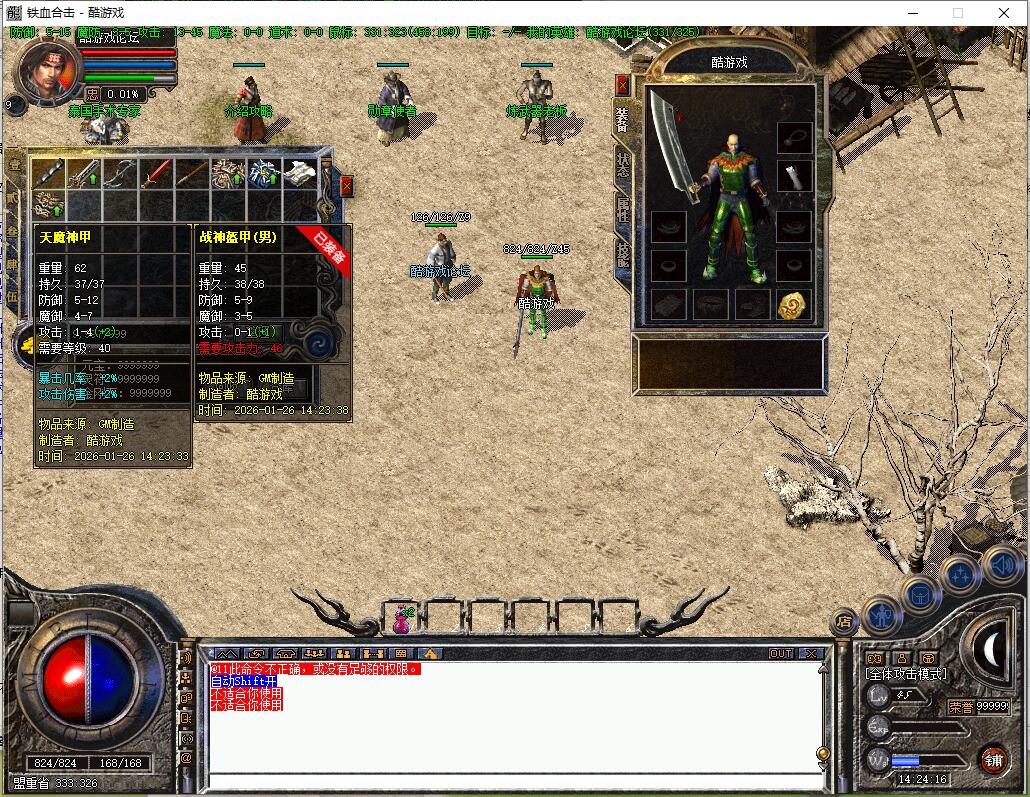1030x797 pixels.
Task: Show the 技能 skills tab
Action: [622, 257]
